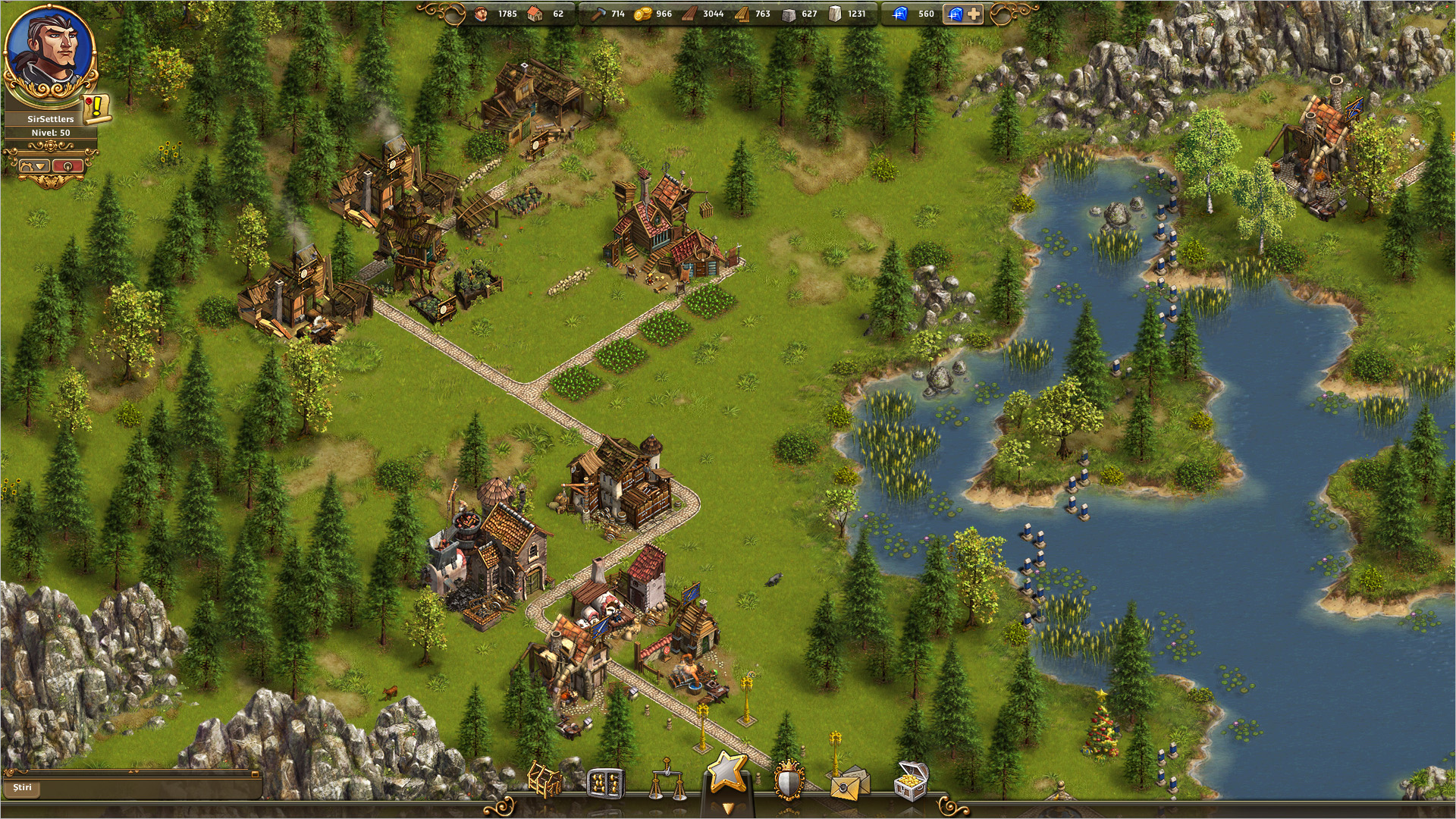1456x819 pixels.
Task: Expand the Știri news panel
Action: [256, 774]
